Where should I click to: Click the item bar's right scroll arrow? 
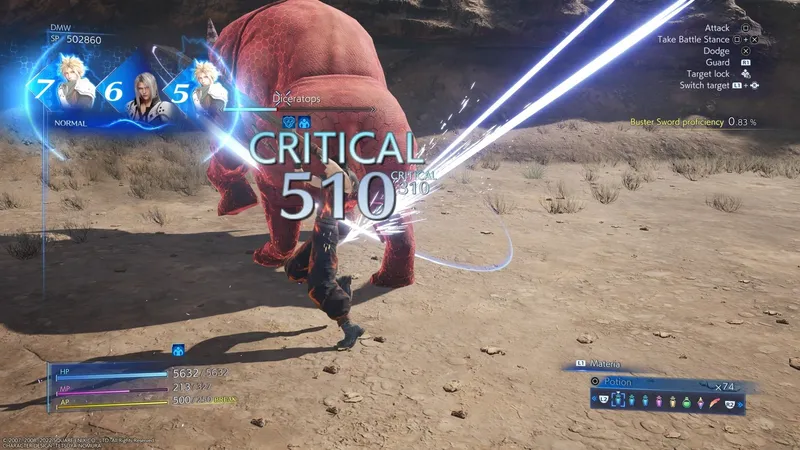click(741, 401)
